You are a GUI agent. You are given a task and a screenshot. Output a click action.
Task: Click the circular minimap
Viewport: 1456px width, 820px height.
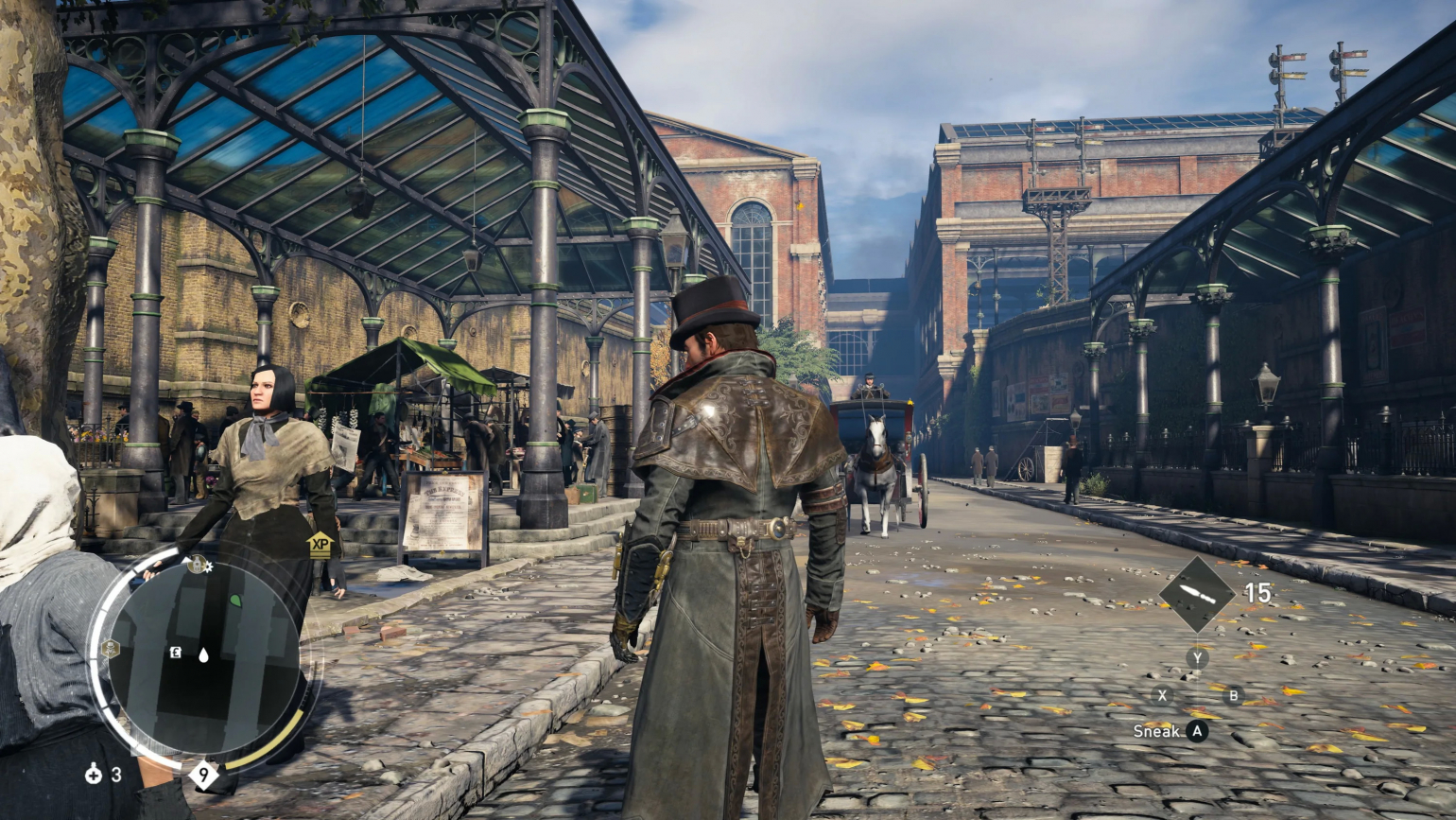(202, 656)
